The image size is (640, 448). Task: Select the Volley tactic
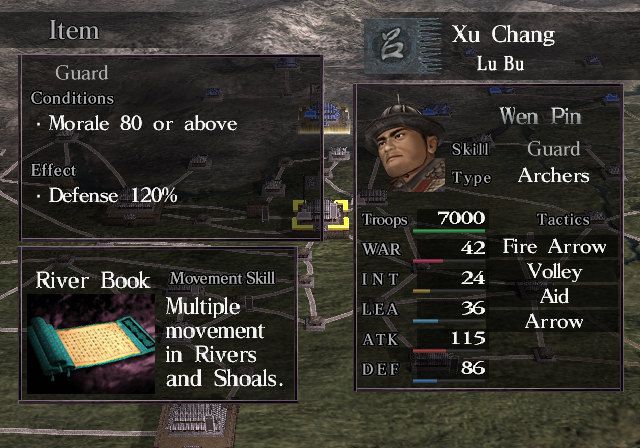(x=554, y=271)
